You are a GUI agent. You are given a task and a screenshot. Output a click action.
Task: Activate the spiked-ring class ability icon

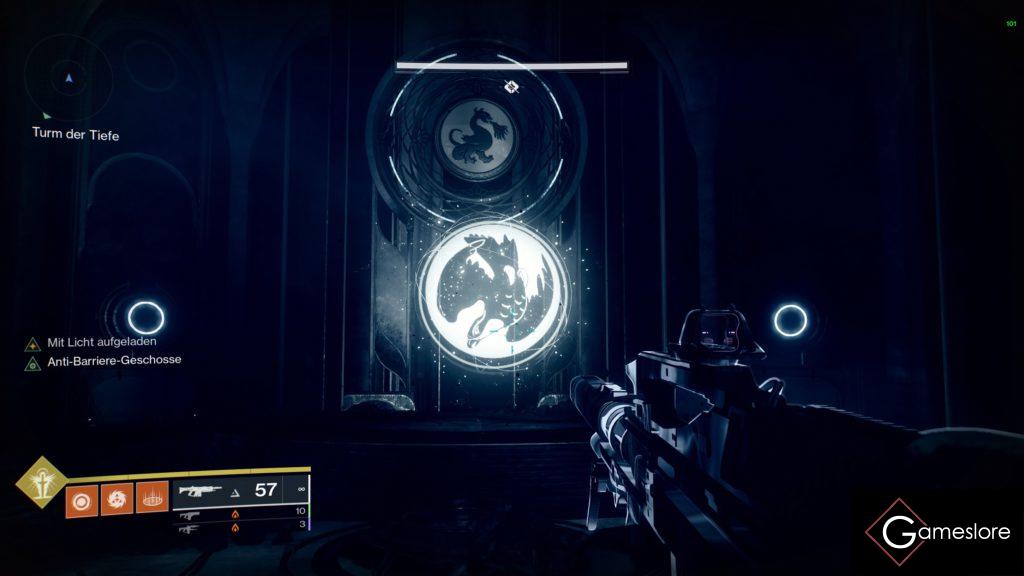(x=151, y=499)
